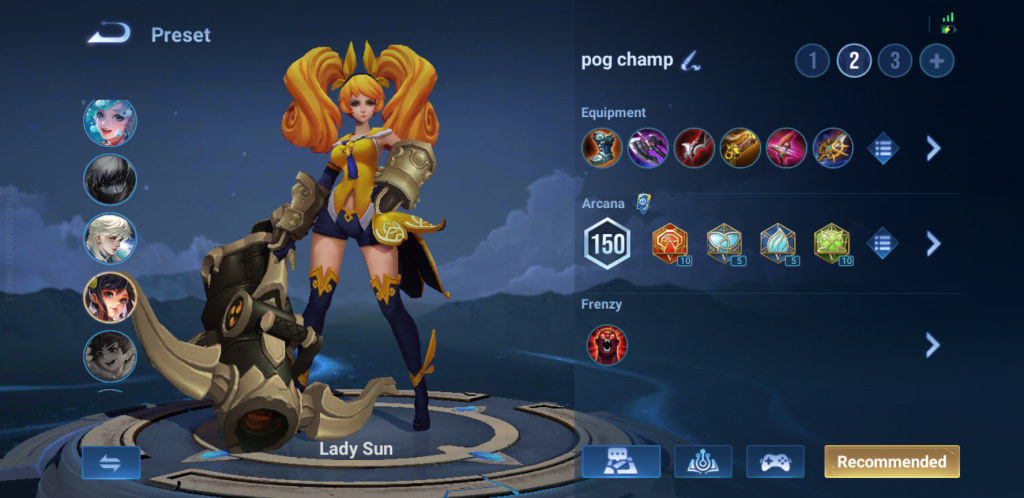
Task: Expand Equipment details with the arrow
Action: point(933,149)
